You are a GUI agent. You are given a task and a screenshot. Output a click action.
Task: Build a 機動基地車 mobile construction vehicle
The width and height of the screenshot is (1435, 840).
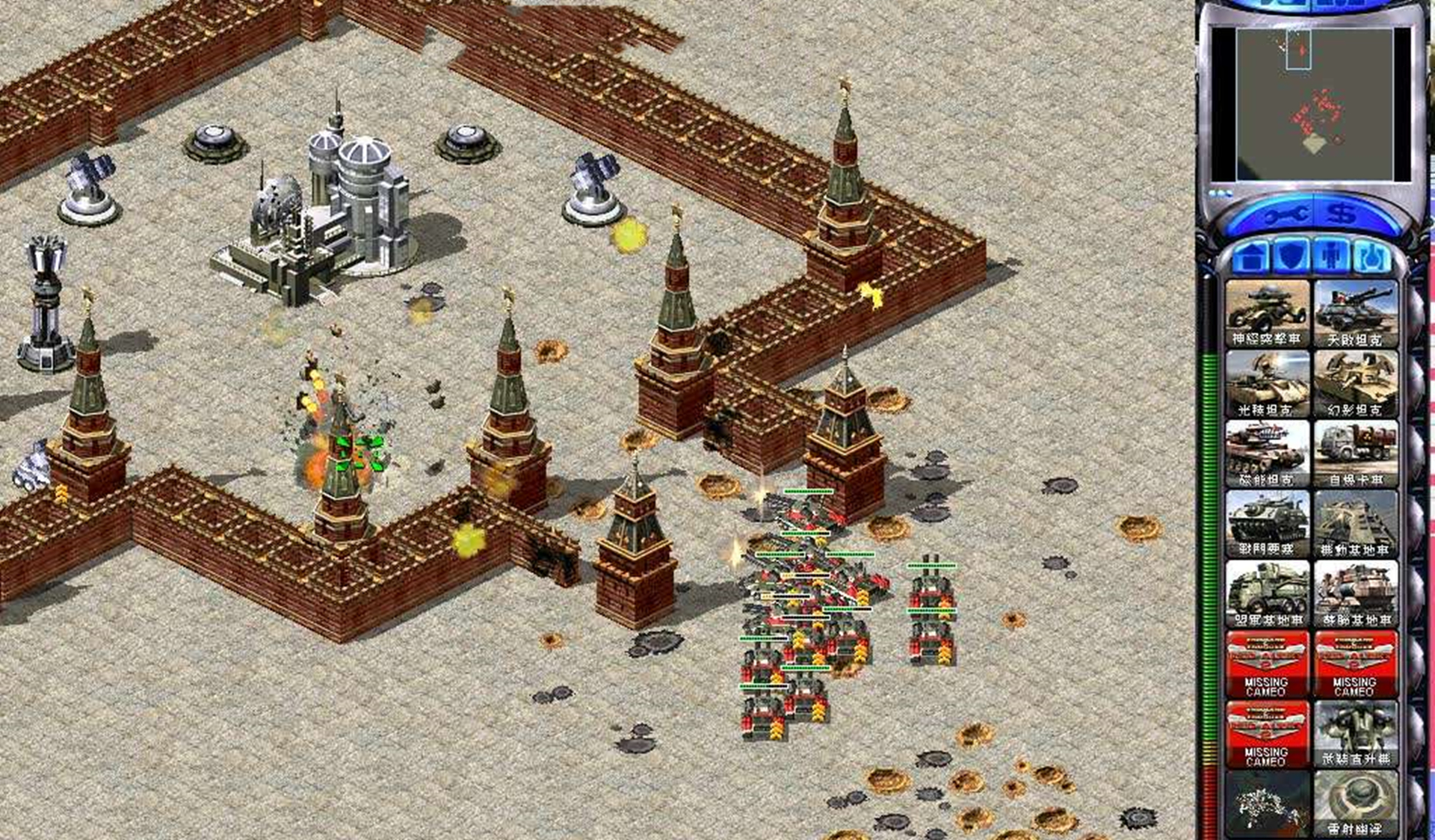click(x=1355, y=524)
